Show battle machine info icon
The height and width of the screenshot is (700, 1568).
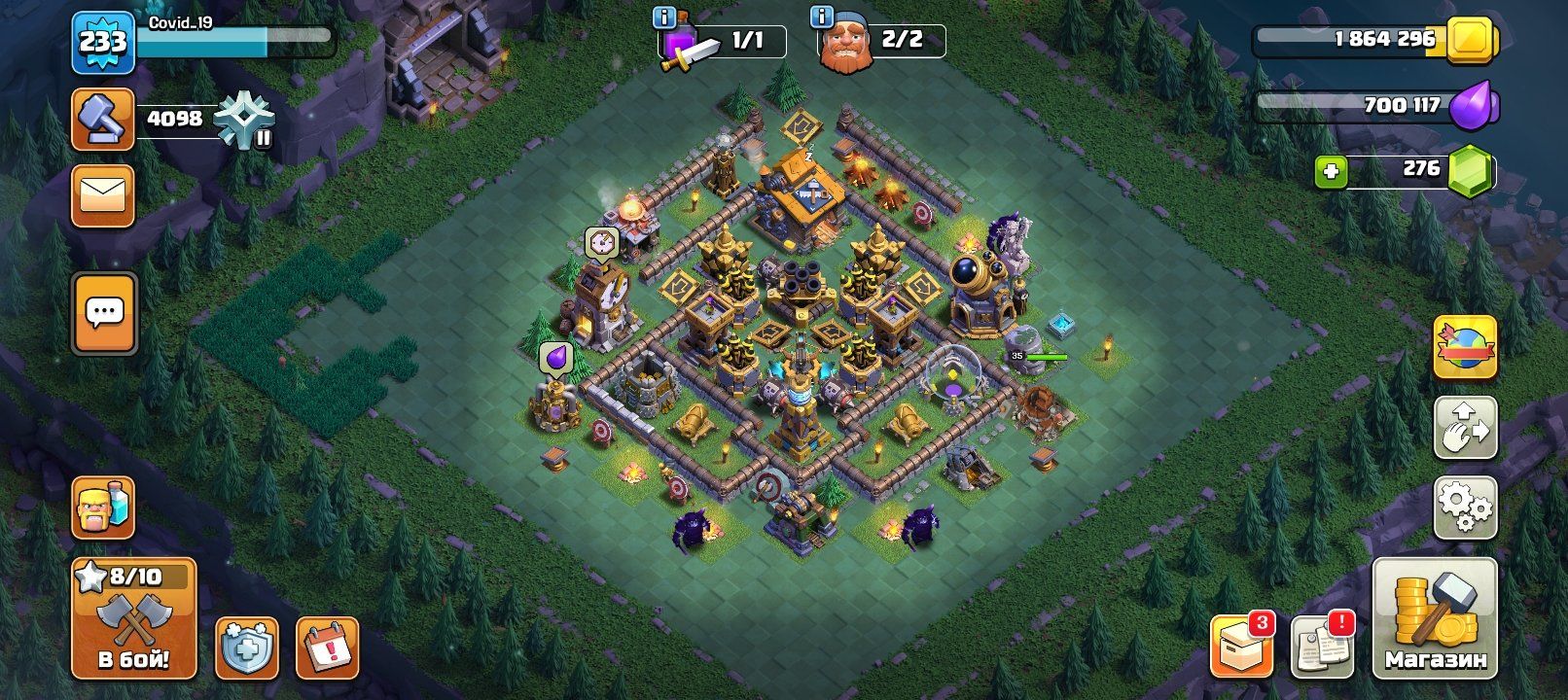tap(665, 17)
